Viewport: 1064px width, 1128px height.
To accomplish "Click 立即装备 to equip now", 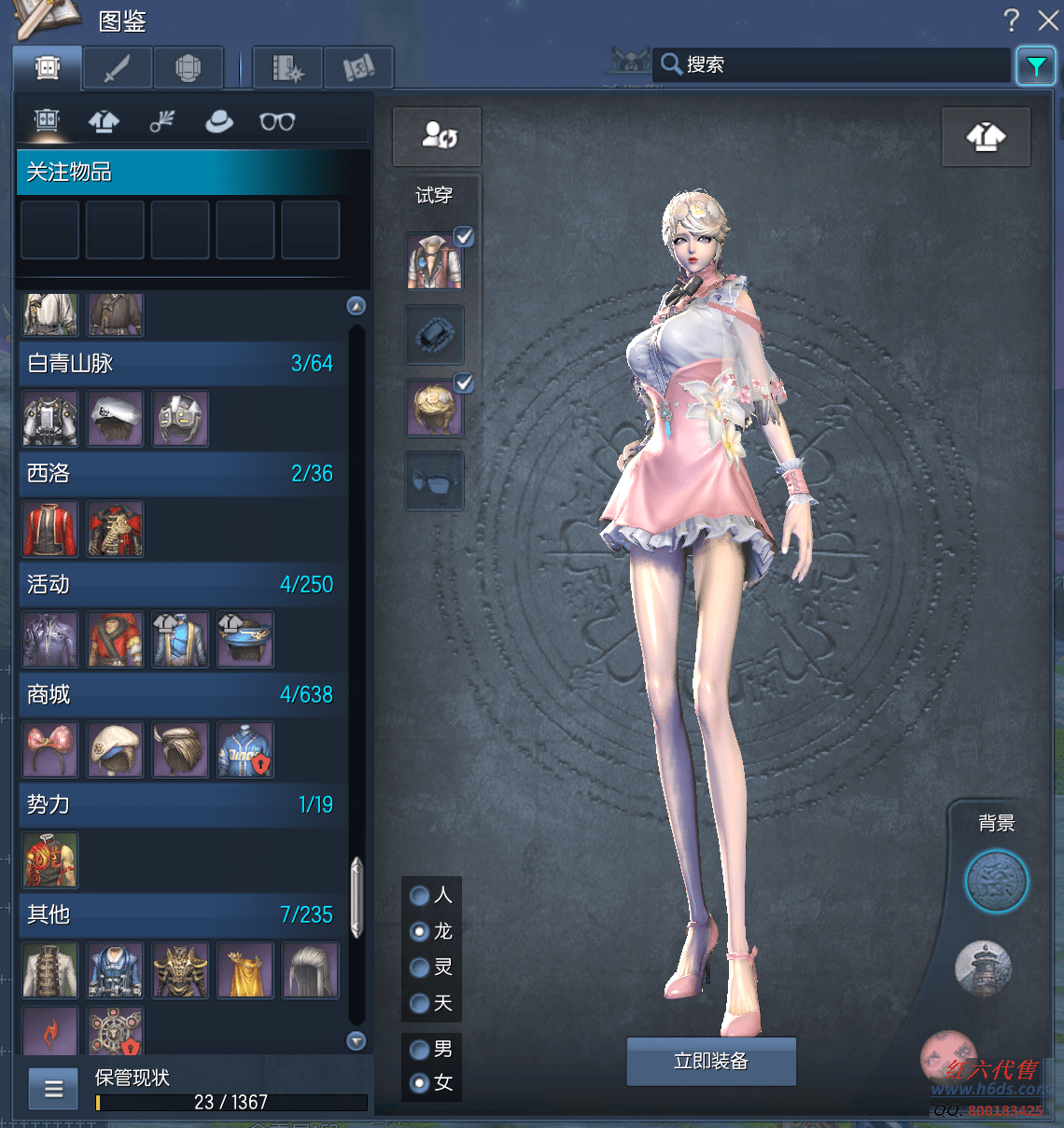I will click(x=711, y=1061).
